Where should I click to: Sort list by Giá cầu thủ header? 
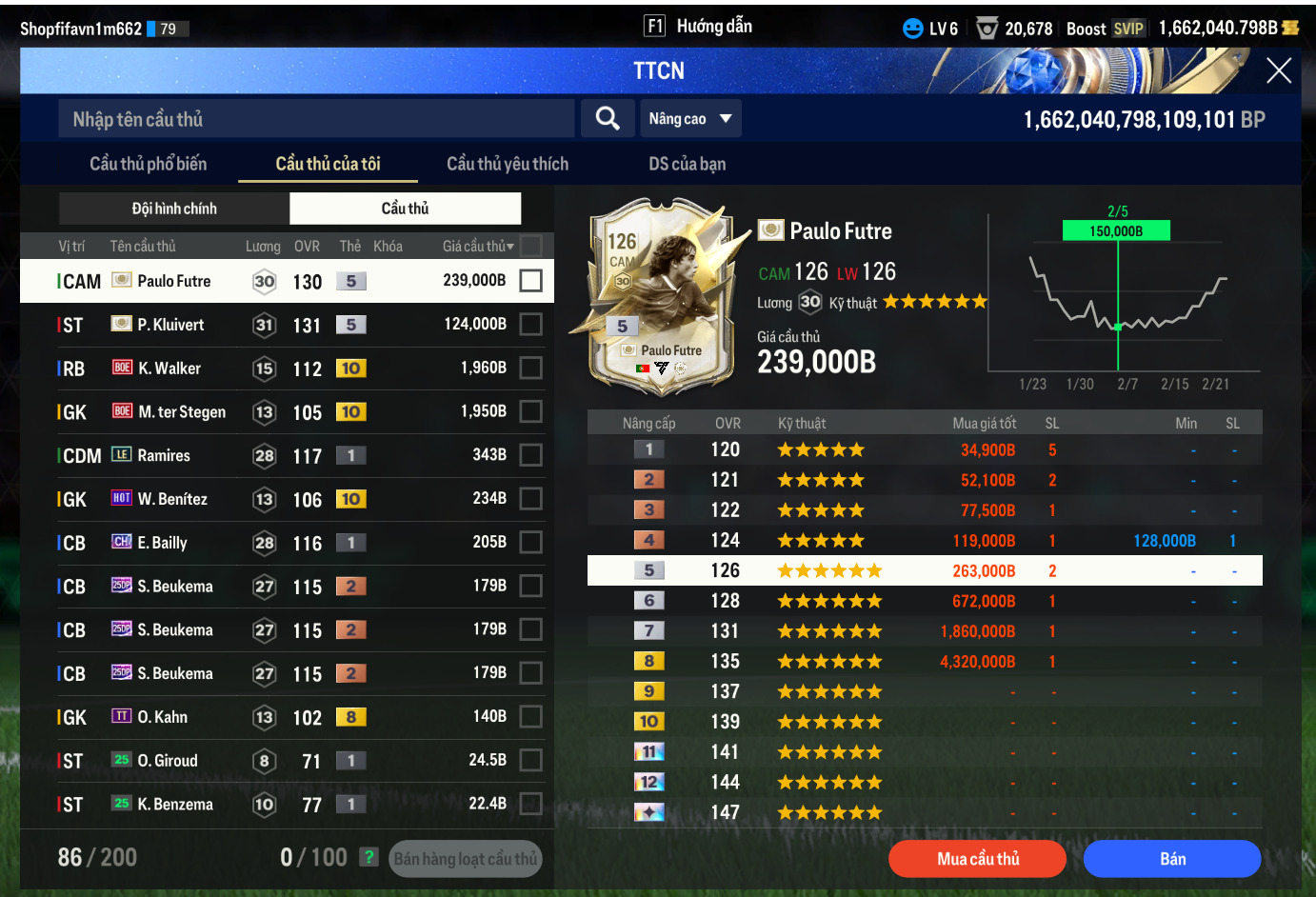pyautogui.click(x=477, y=247)
